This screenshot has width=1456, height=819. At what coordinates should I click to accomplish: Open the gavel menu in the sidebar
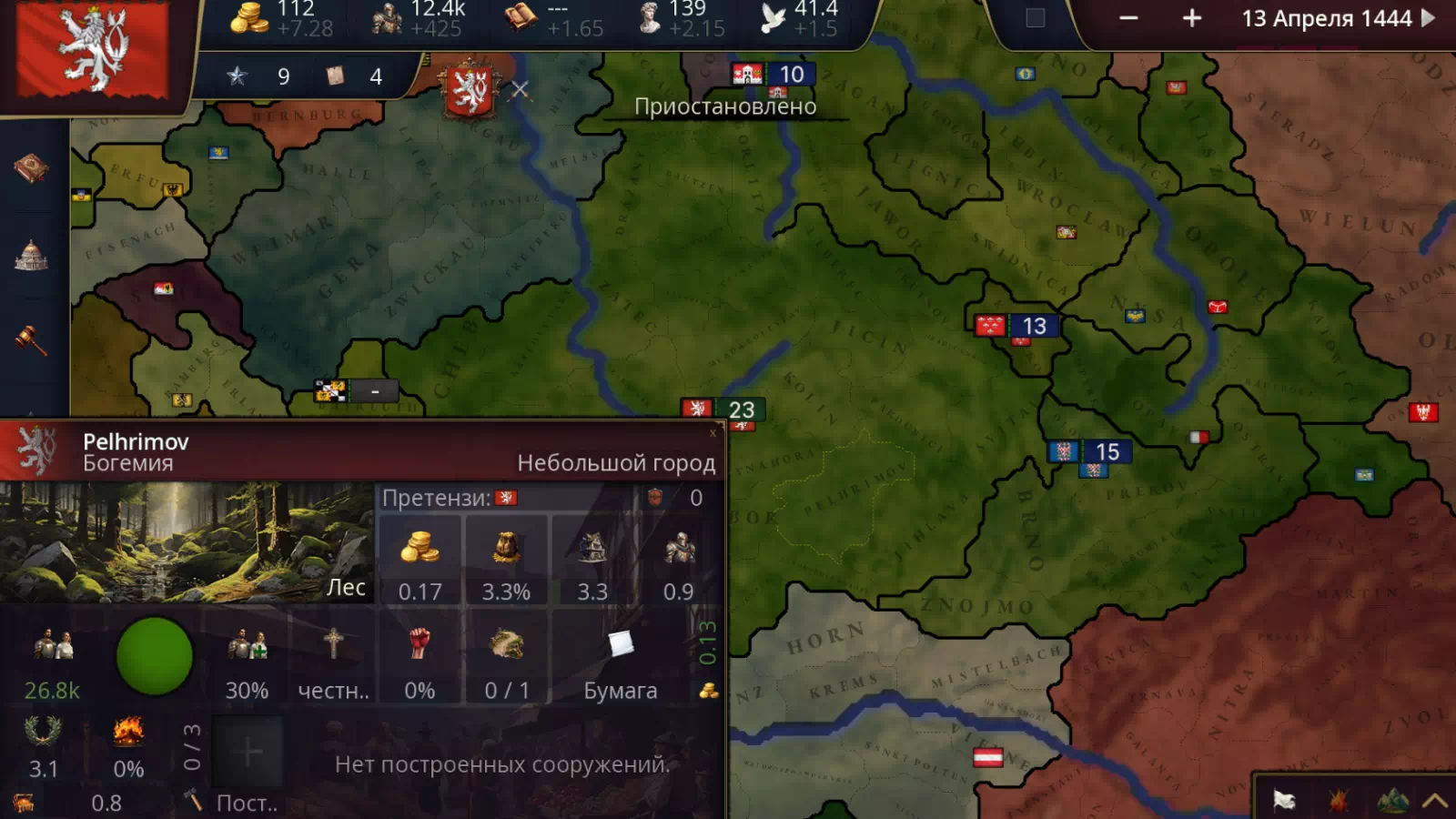coord(31,339)
